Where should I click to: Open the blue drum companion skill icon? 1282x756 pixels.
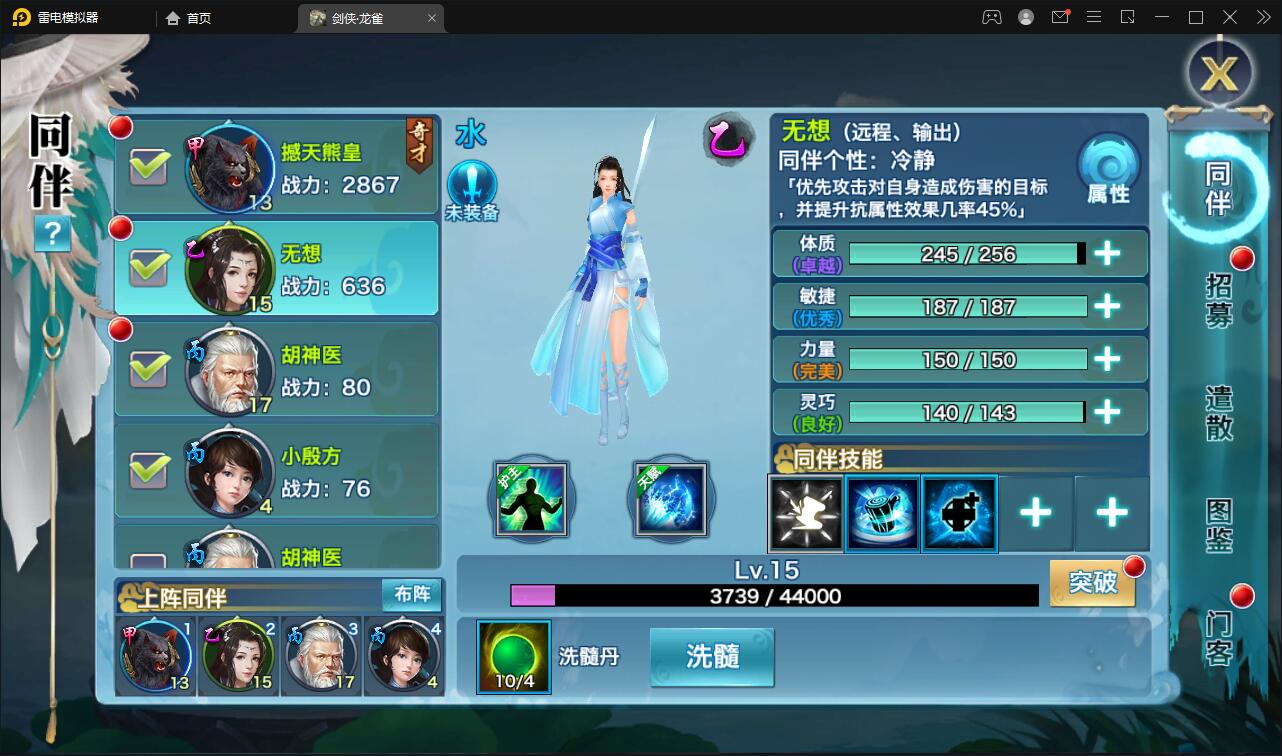(883, 514)
